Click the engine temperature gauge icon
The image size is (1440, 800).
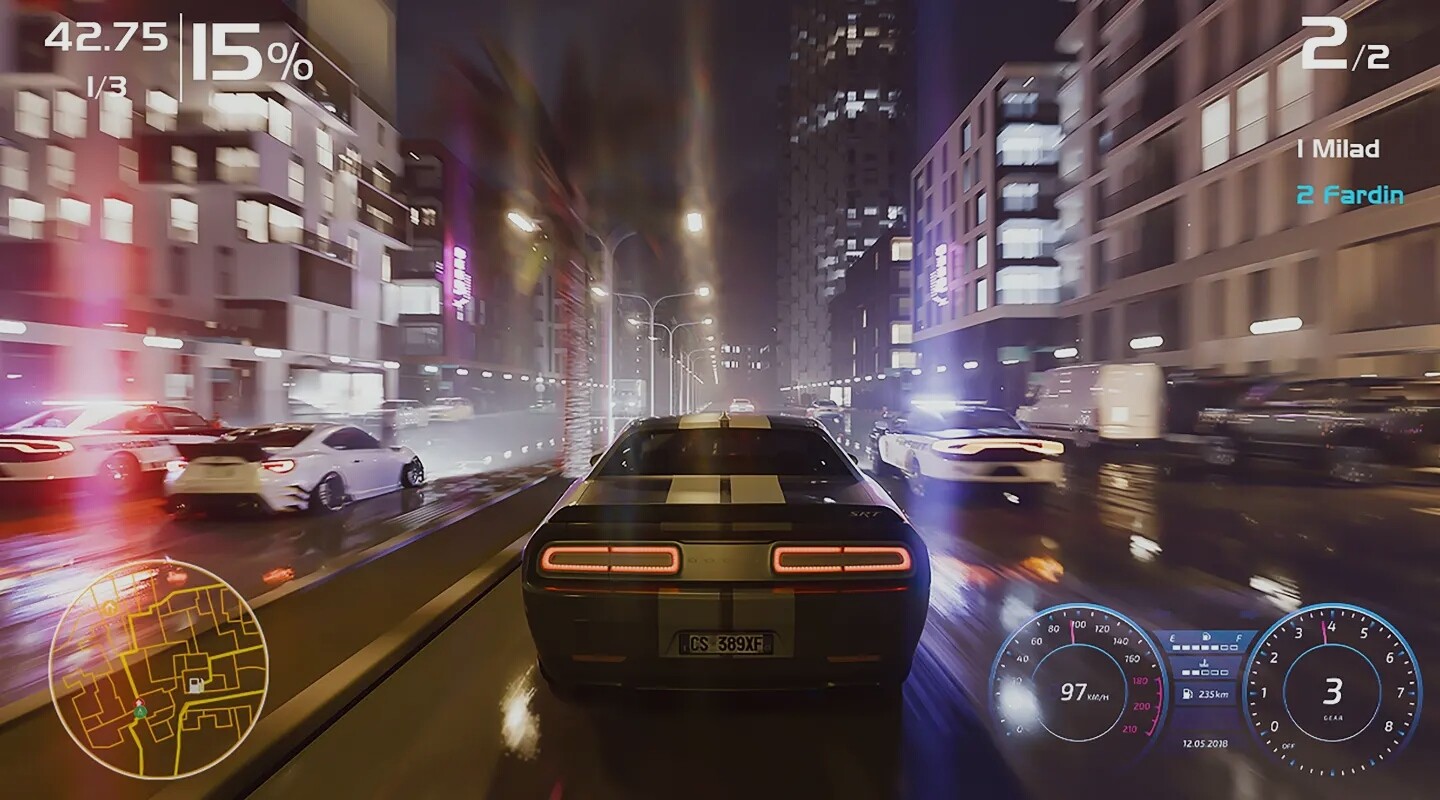pyautogui.click(x=1204, y=663)
